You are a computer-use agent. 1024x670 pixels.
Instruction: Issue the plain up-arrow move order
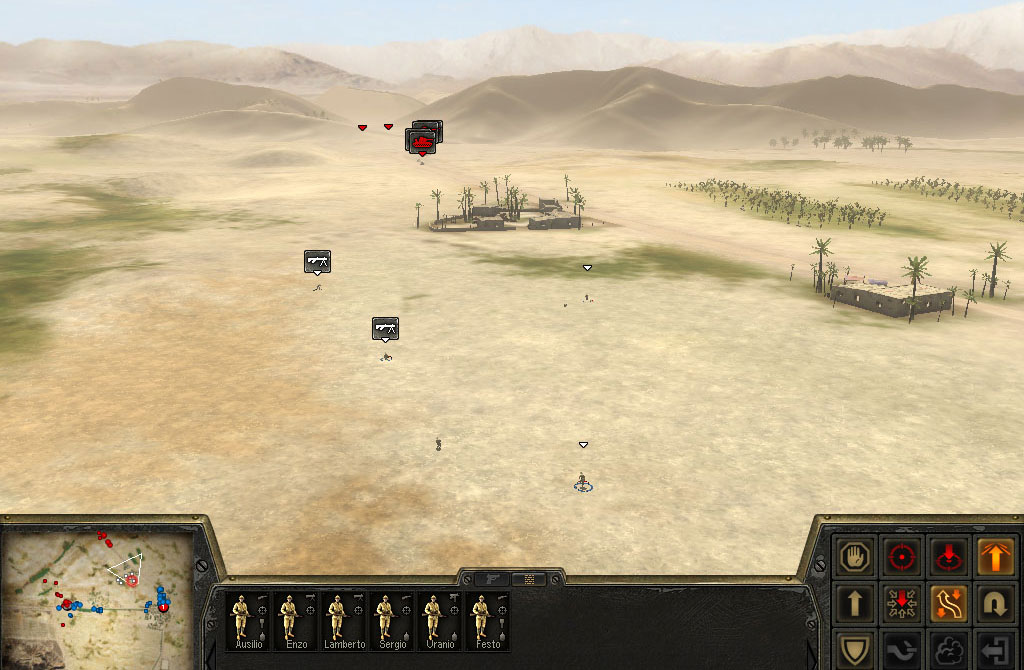pyautogui.click(x=855, y=602)
